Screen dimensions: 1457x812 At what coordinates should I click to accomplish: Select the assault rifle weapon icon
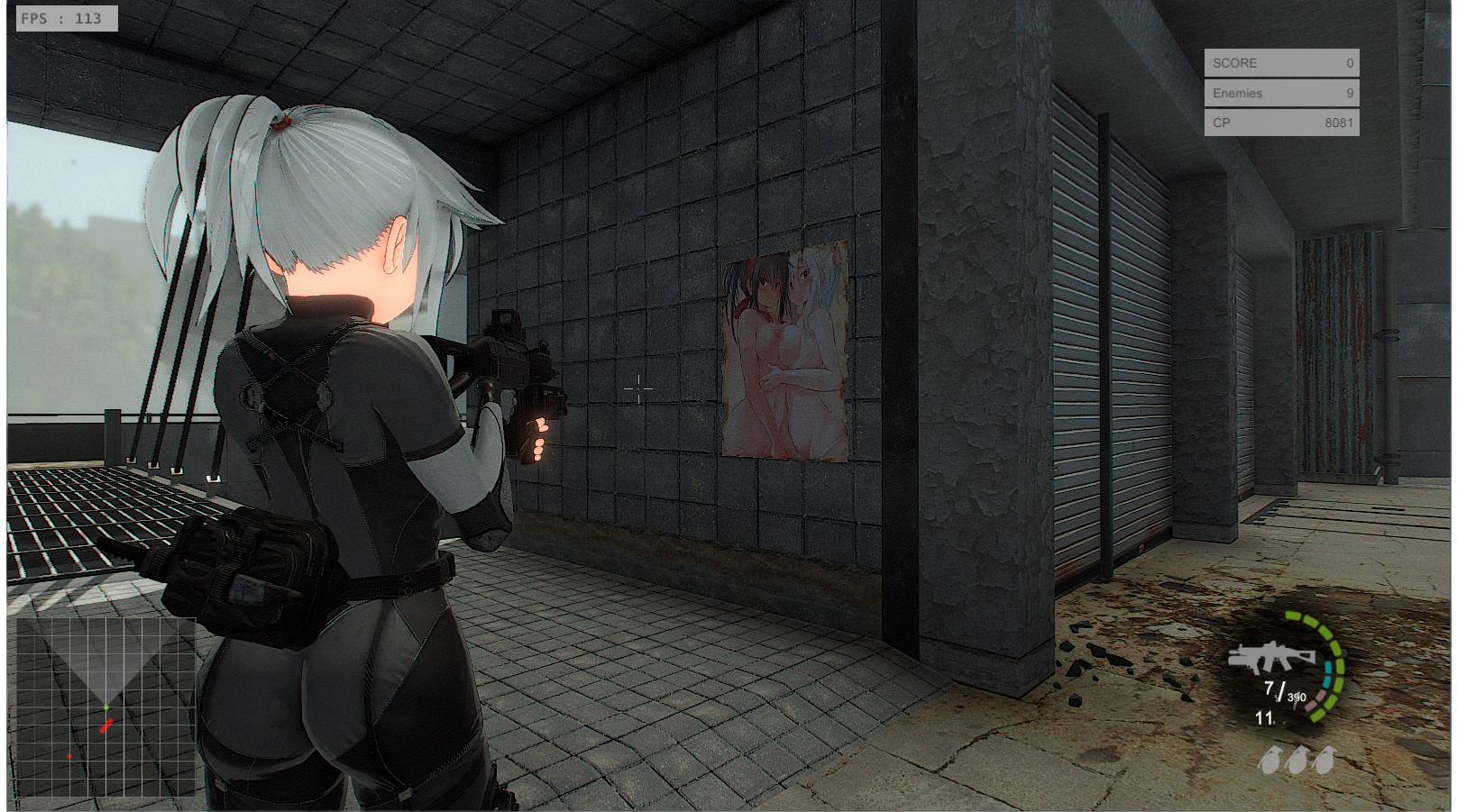[x=1271, y=657]
